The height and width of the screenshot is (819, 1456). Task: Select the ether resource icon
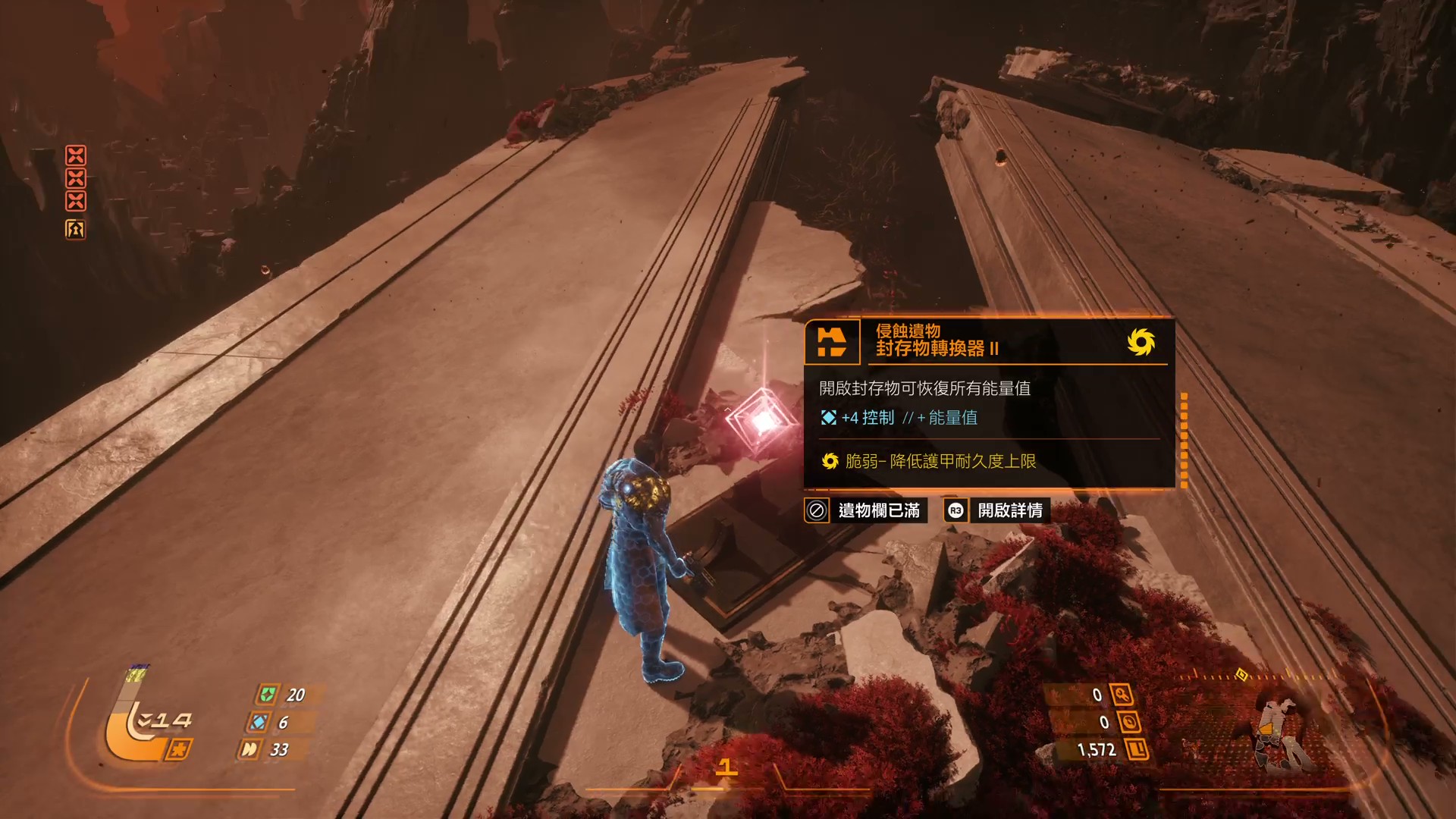coord(1129,722)
